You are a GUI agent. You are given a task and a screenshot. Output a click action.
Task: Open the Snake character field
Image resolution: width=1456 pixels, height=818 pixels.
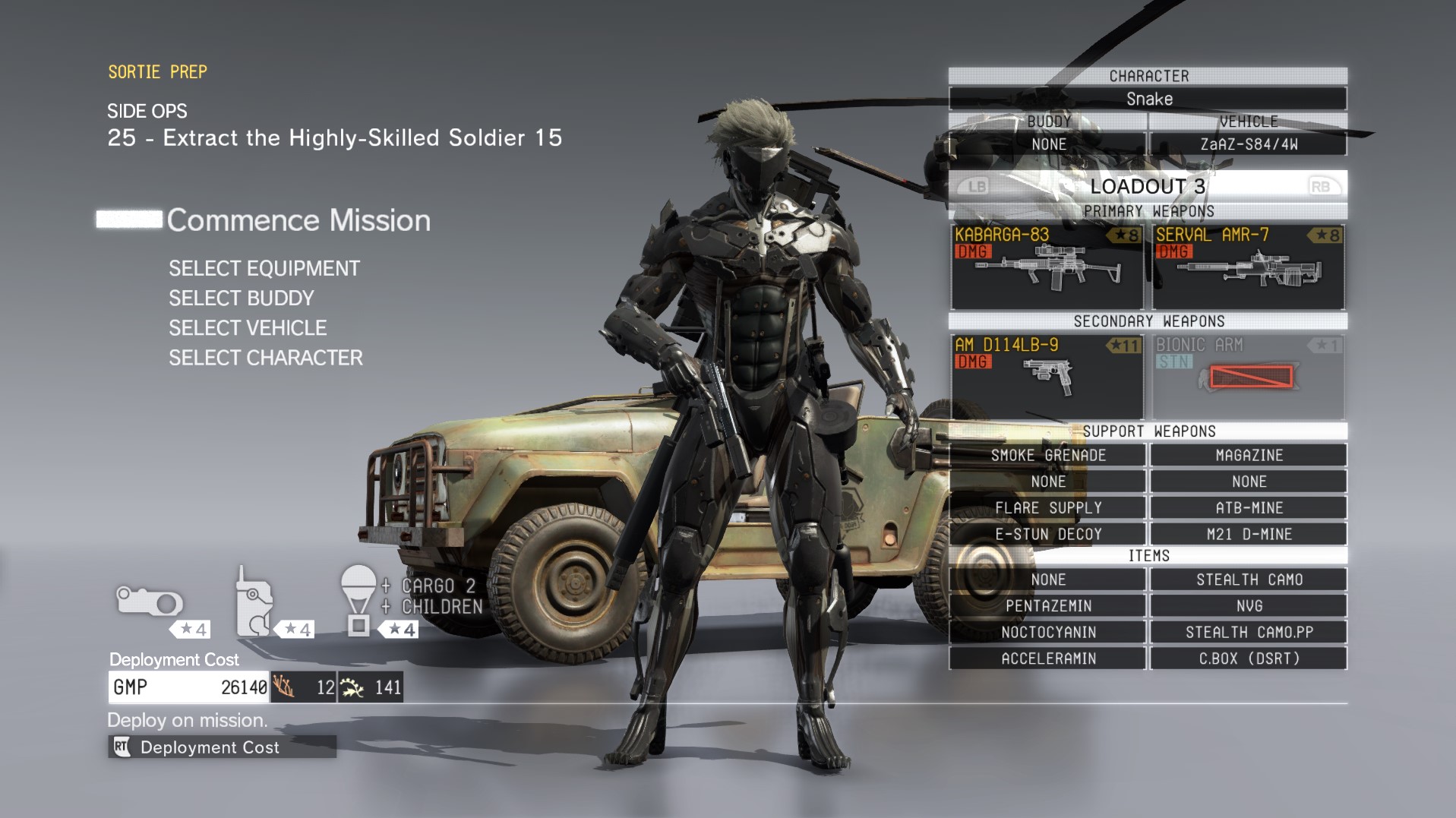1148,99
